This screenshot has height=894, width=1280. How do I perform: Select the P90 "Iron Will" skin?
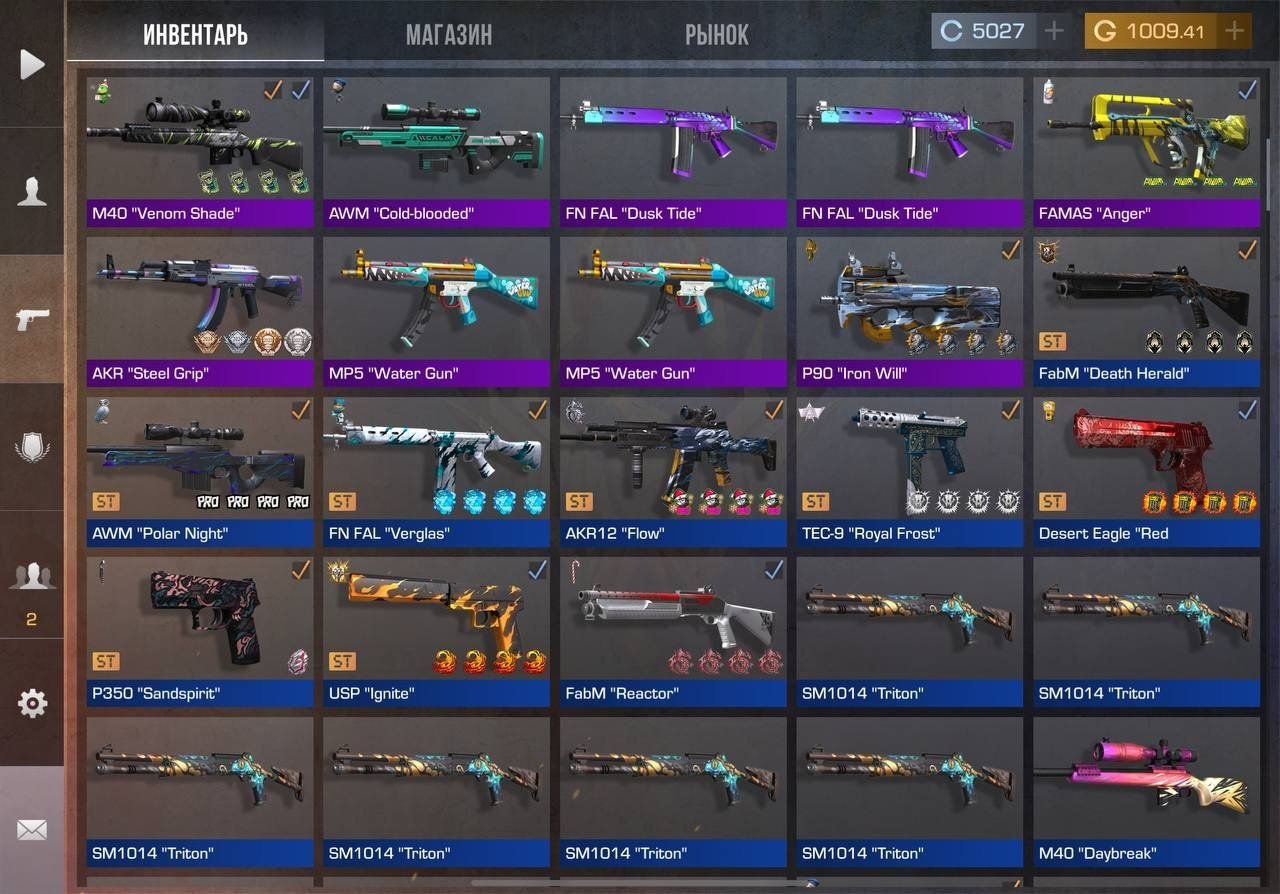click(x=909, y=310)
